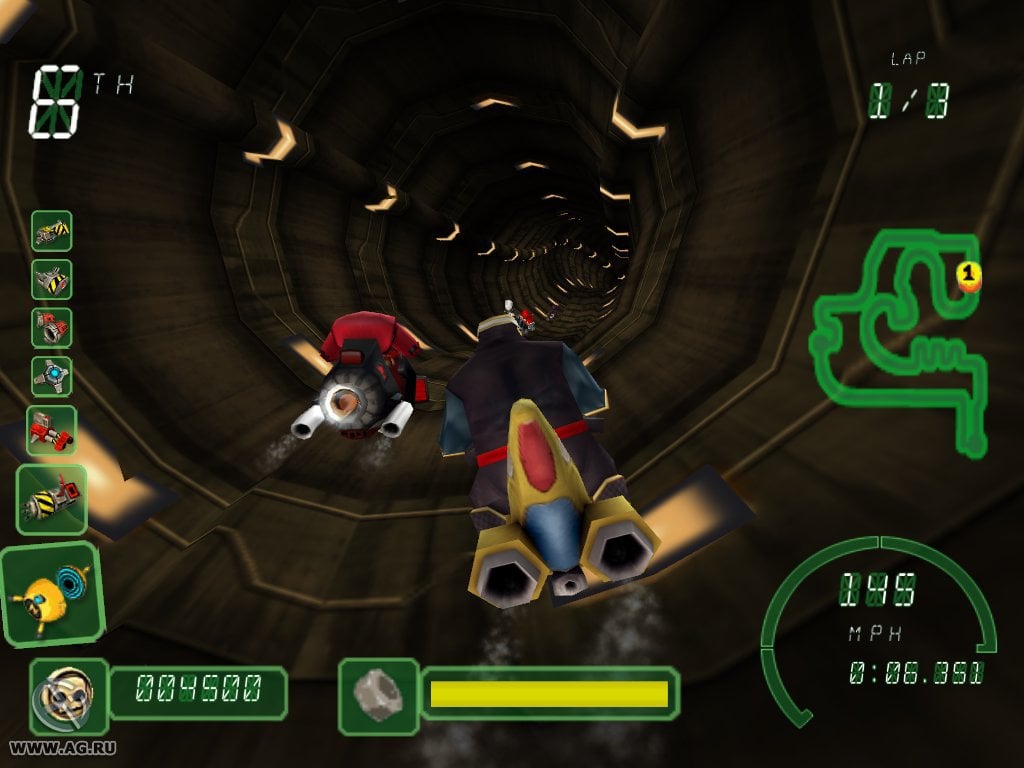Viewport: 1024px width, 768px height.
Task: Select the yellow robot drone weapon slot
Action: point(50,593)
